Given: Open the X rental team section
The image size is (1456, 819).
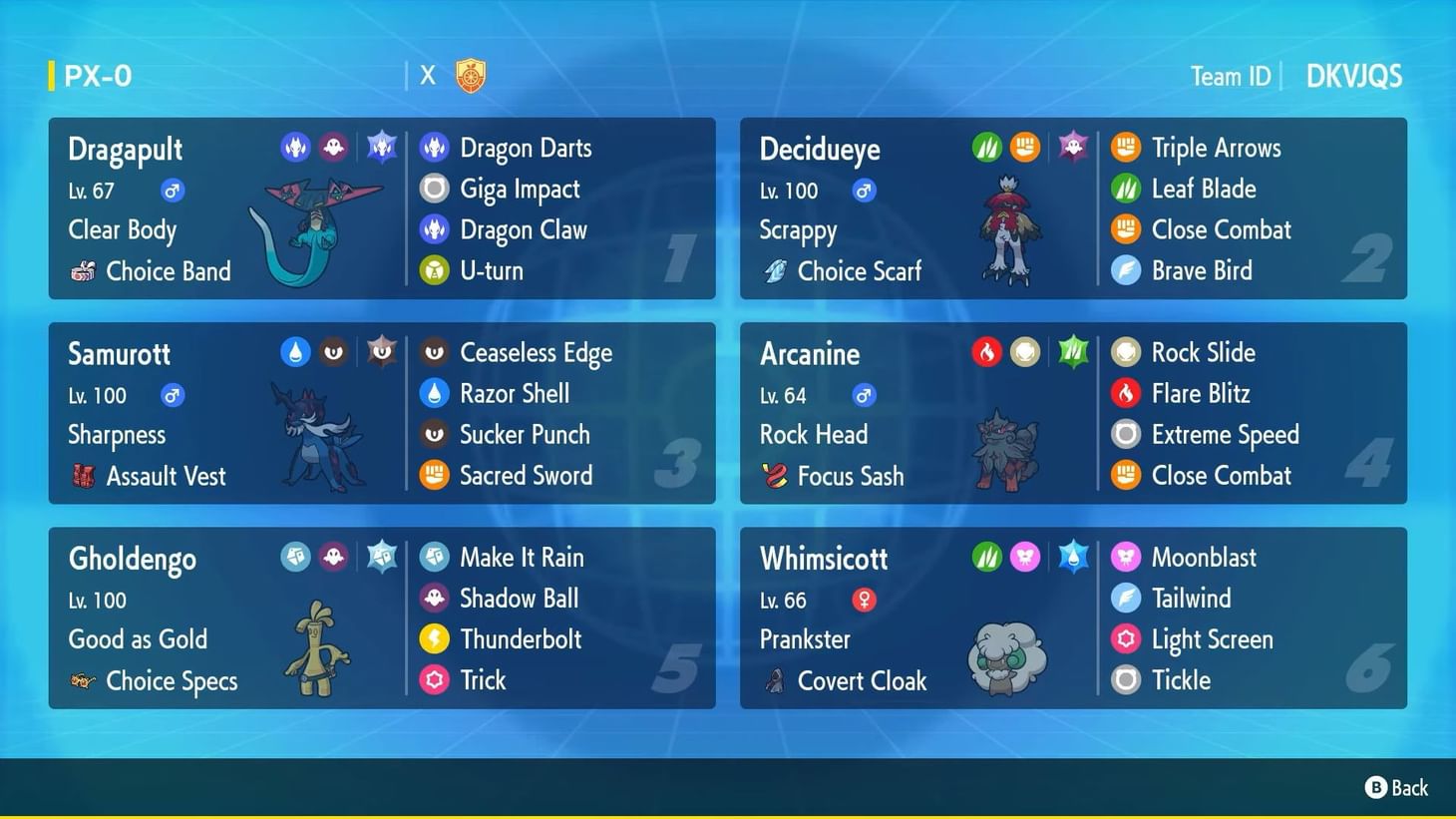Looking at the screenshot, I should coord(428,74).
